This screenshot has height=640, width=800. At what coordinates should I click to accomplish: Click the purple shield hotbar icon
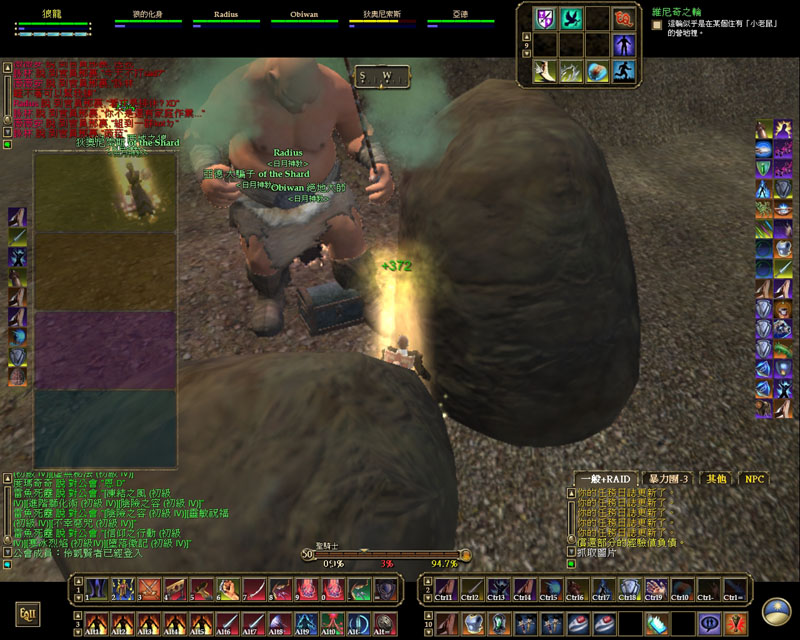tap(545, 18)
